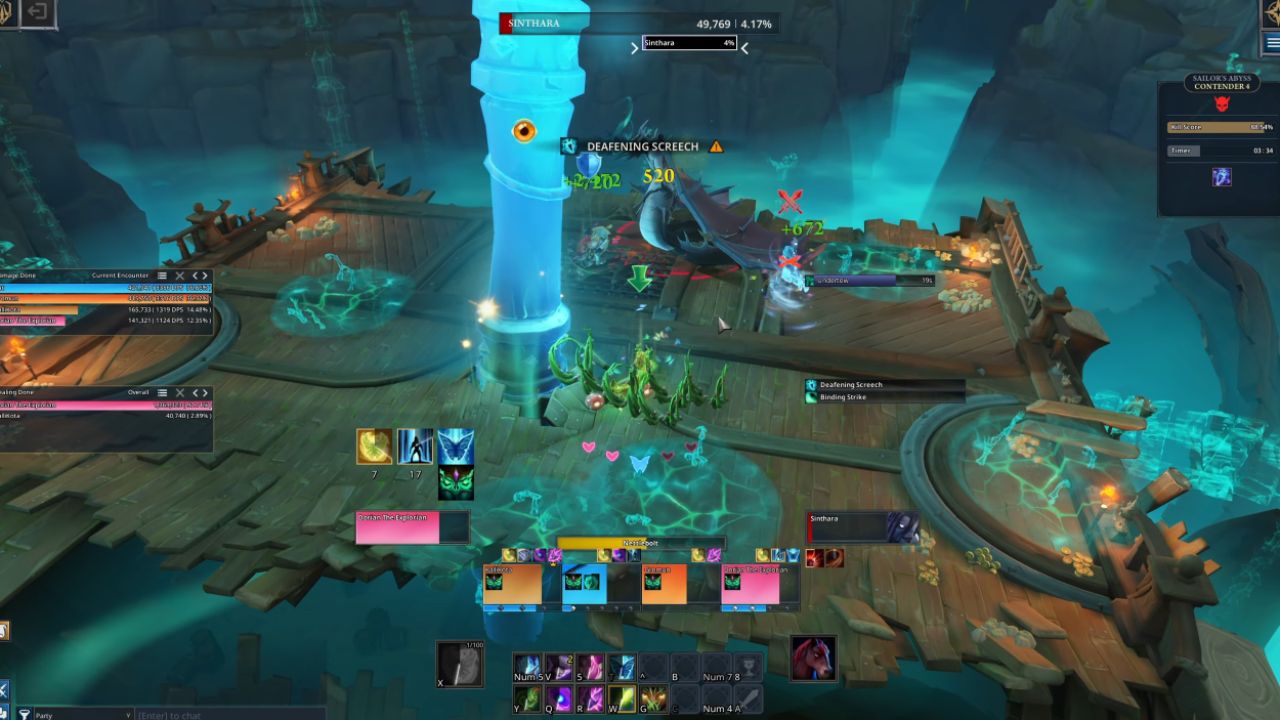Click the horse mount portrait
The image size is (1280, 720).
[x=813, y=657]
